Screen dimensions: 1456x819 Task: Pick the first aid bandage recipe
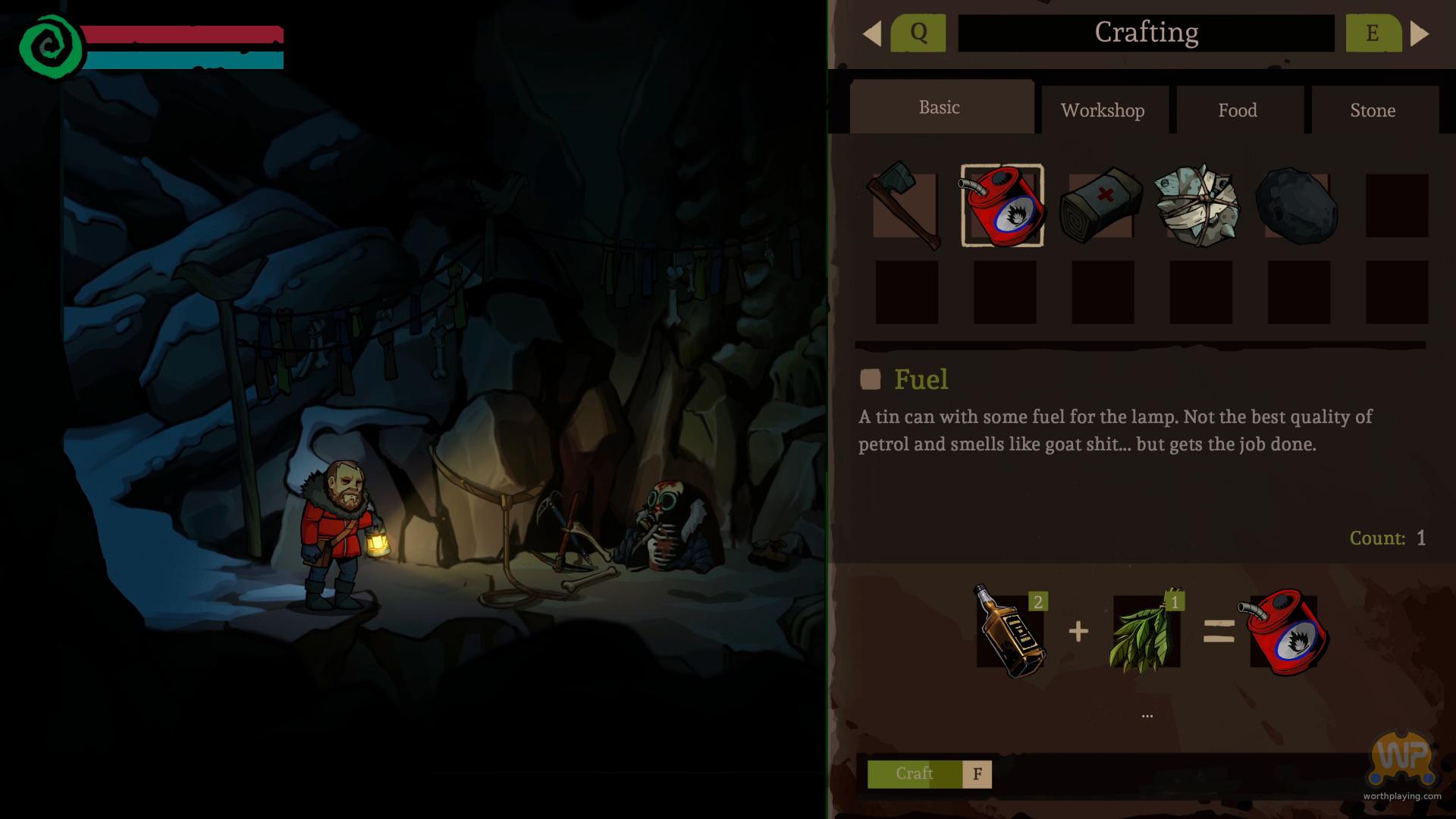(x=1101, y=206)
